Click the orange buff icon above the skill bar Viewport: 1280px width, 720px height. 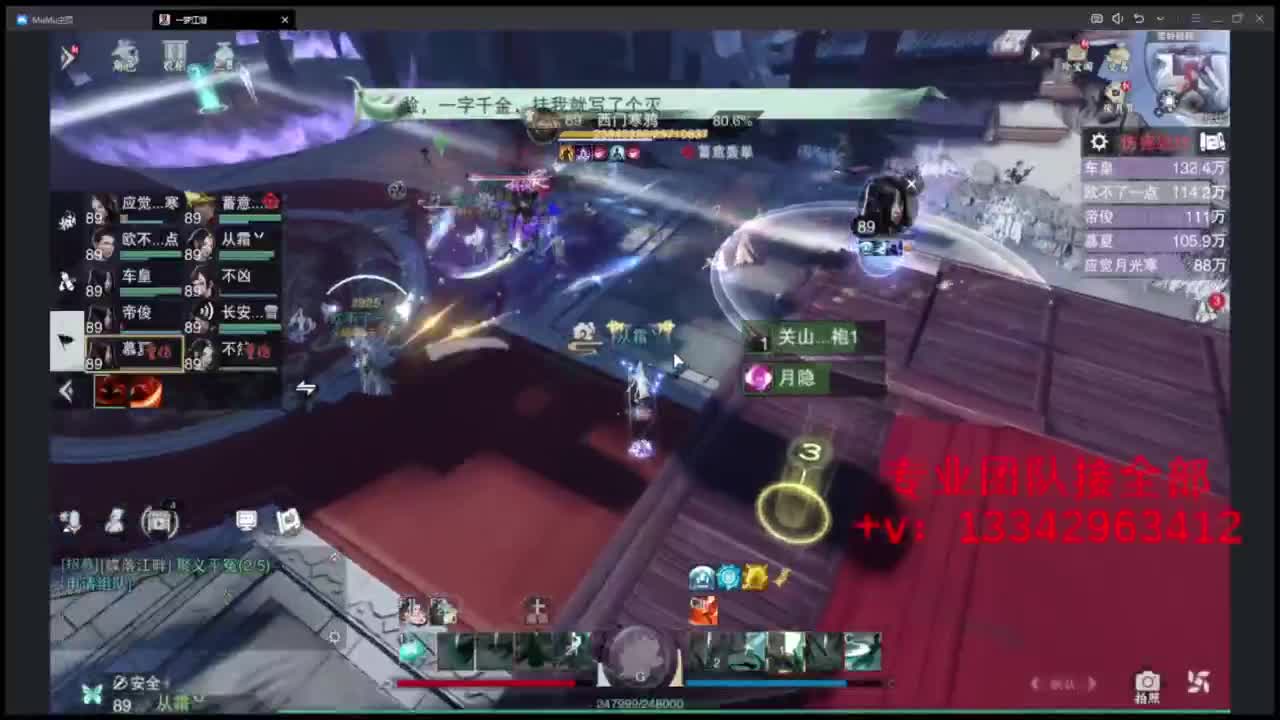703,608
